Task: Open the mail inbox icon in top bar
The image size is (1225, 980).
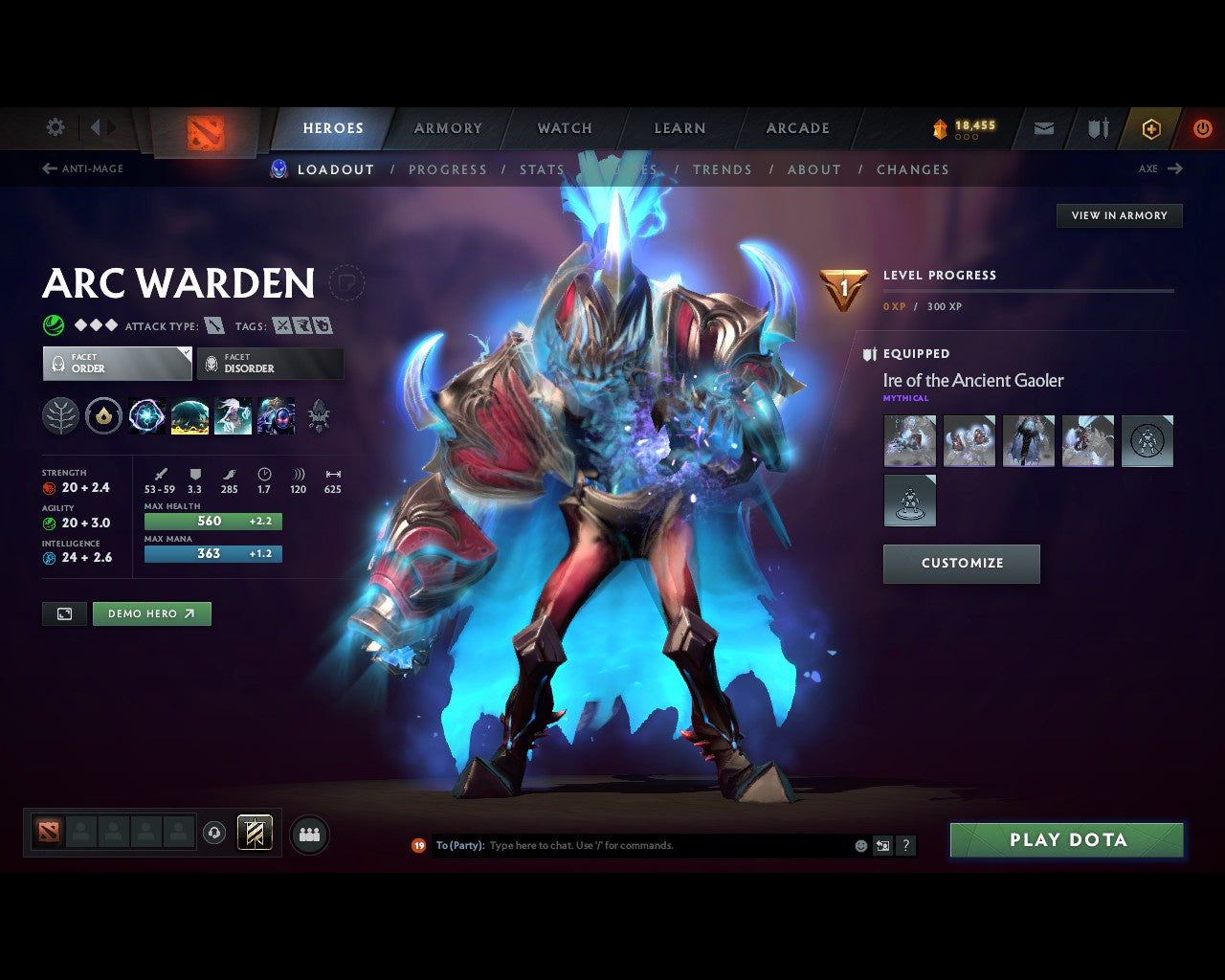Action: click(1043, 127)
